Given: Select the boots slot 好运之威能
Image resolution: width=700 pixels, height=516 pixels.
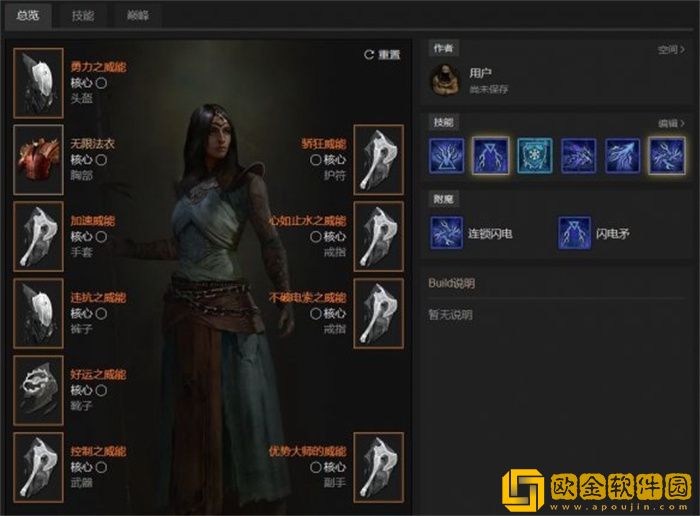Looking at the screenshot, I should click(x=39, y=390).
